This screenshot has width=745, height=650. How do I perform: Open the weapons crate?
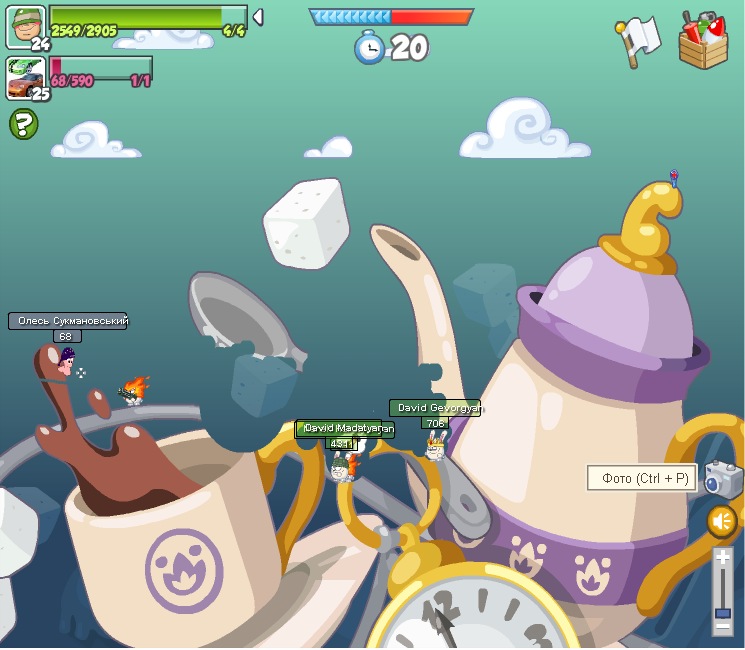tap(703, 41)
